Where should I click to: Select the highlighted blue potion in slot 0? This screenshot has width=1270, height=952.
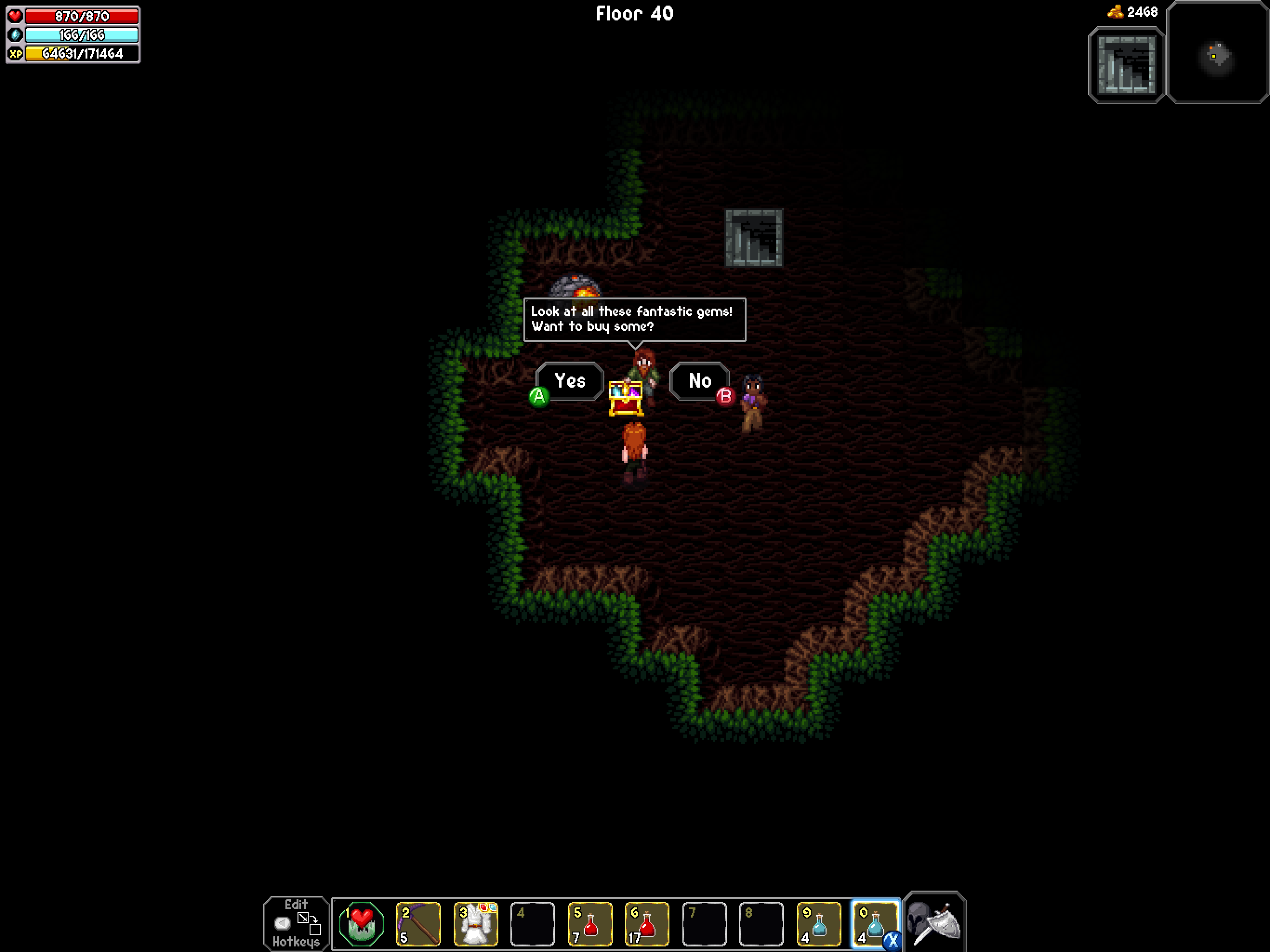(874, 923)
